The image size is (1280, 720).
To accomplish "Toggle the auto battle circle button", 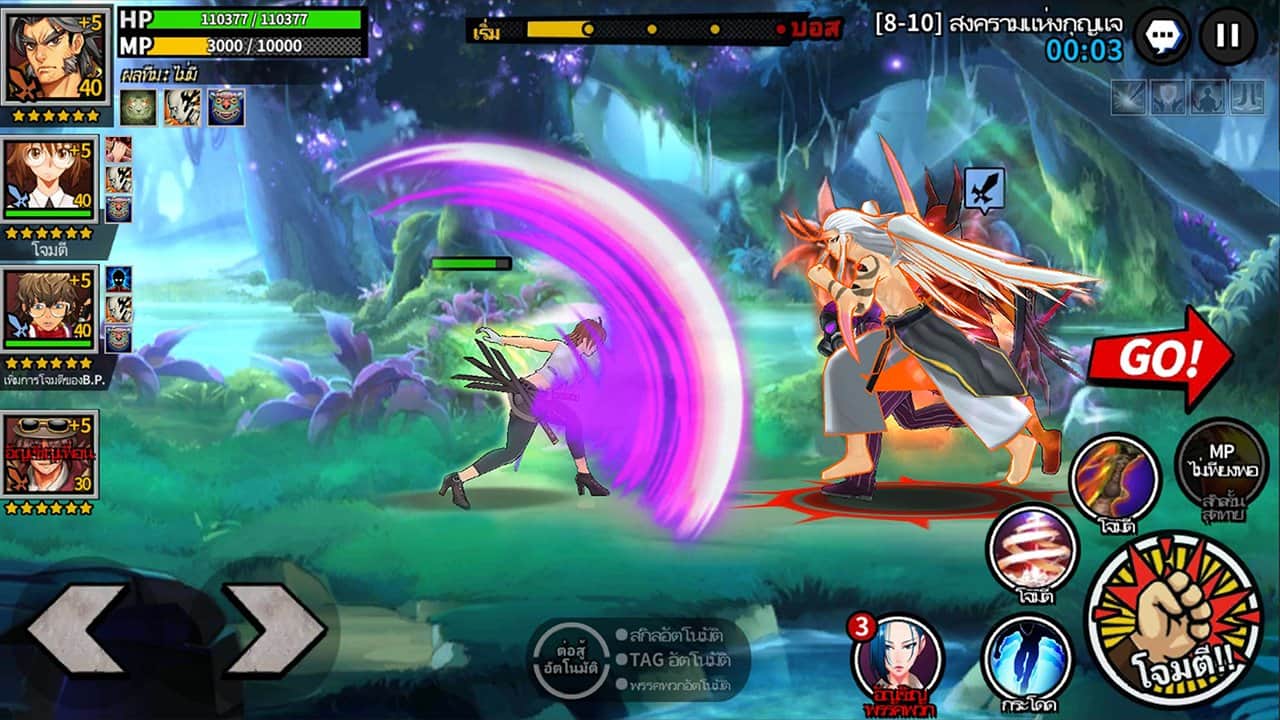I will click(x=569, y=658).
